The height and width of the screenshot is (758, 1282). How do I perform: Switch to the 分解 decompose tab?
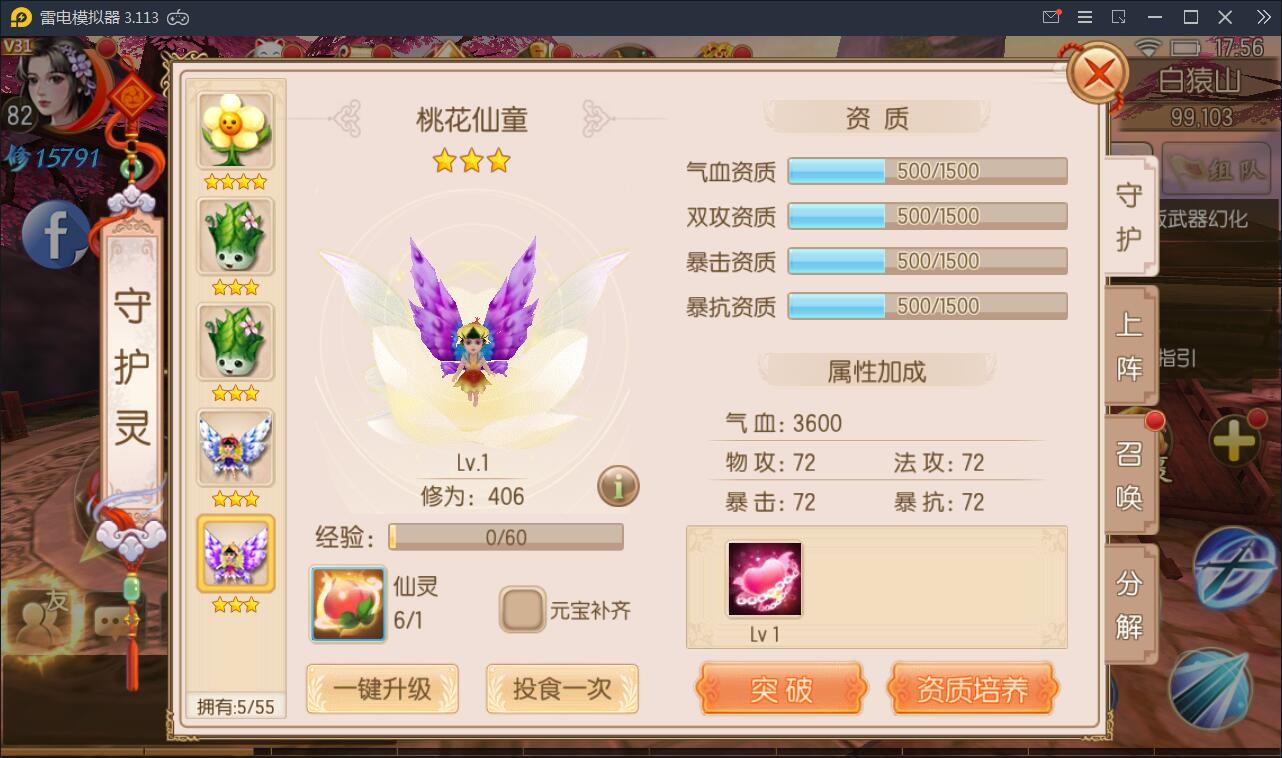coord(1128,605)
